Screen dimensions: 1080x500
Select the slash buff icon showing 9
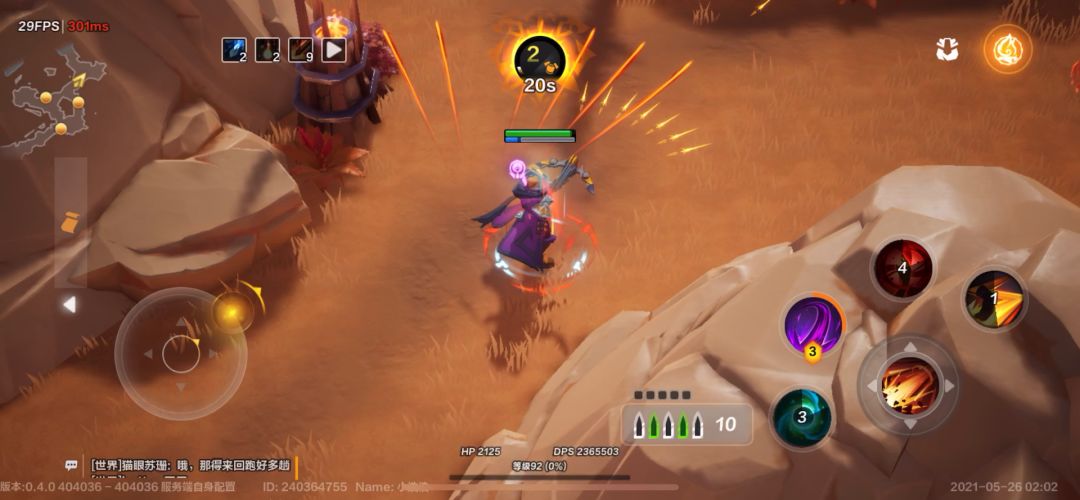(x=301, y=49)
